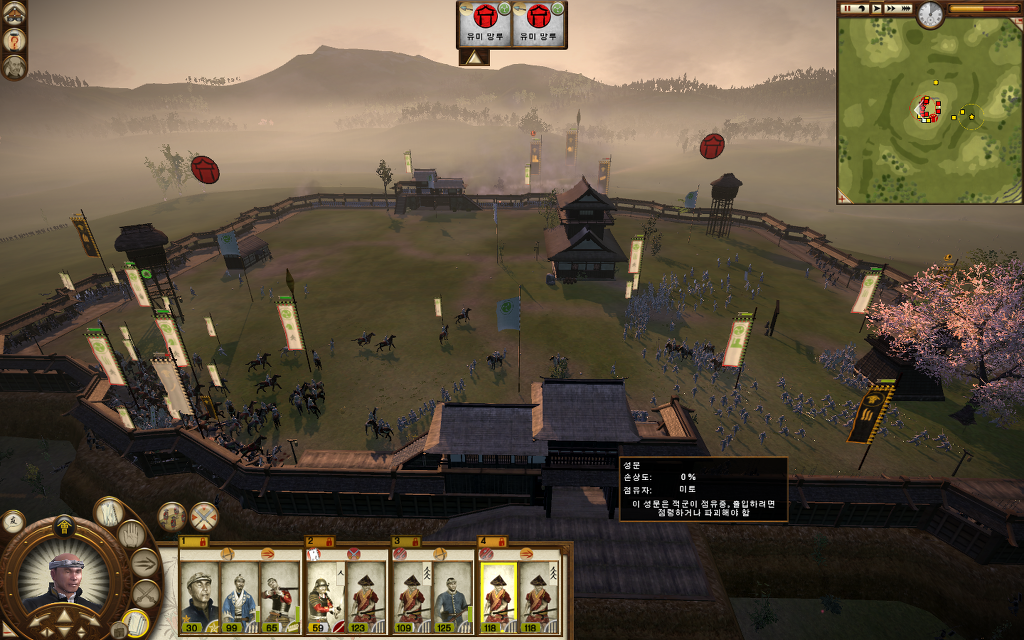Collapse the tower panel with triangle arrow
The image size is (1024, 640).
point(473,58)
